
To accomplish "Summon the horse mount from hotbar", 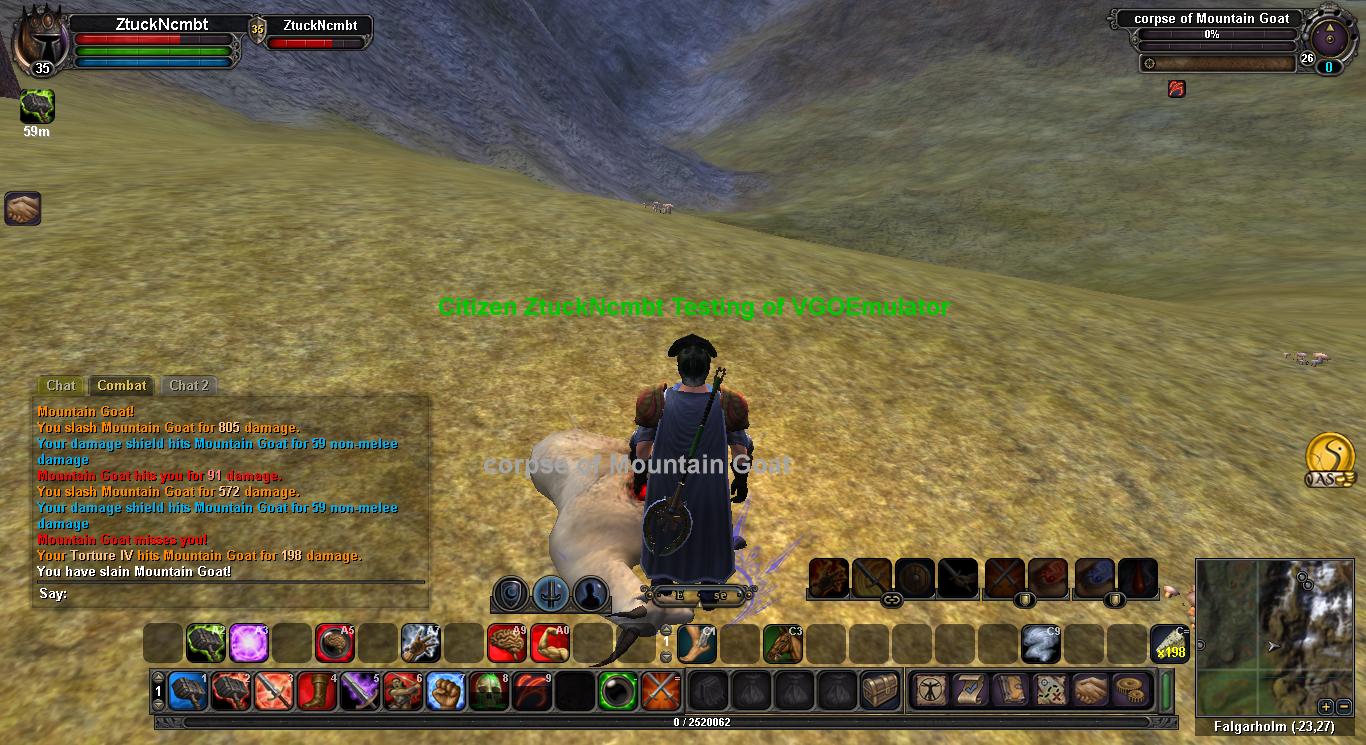I will pos(782,643).
